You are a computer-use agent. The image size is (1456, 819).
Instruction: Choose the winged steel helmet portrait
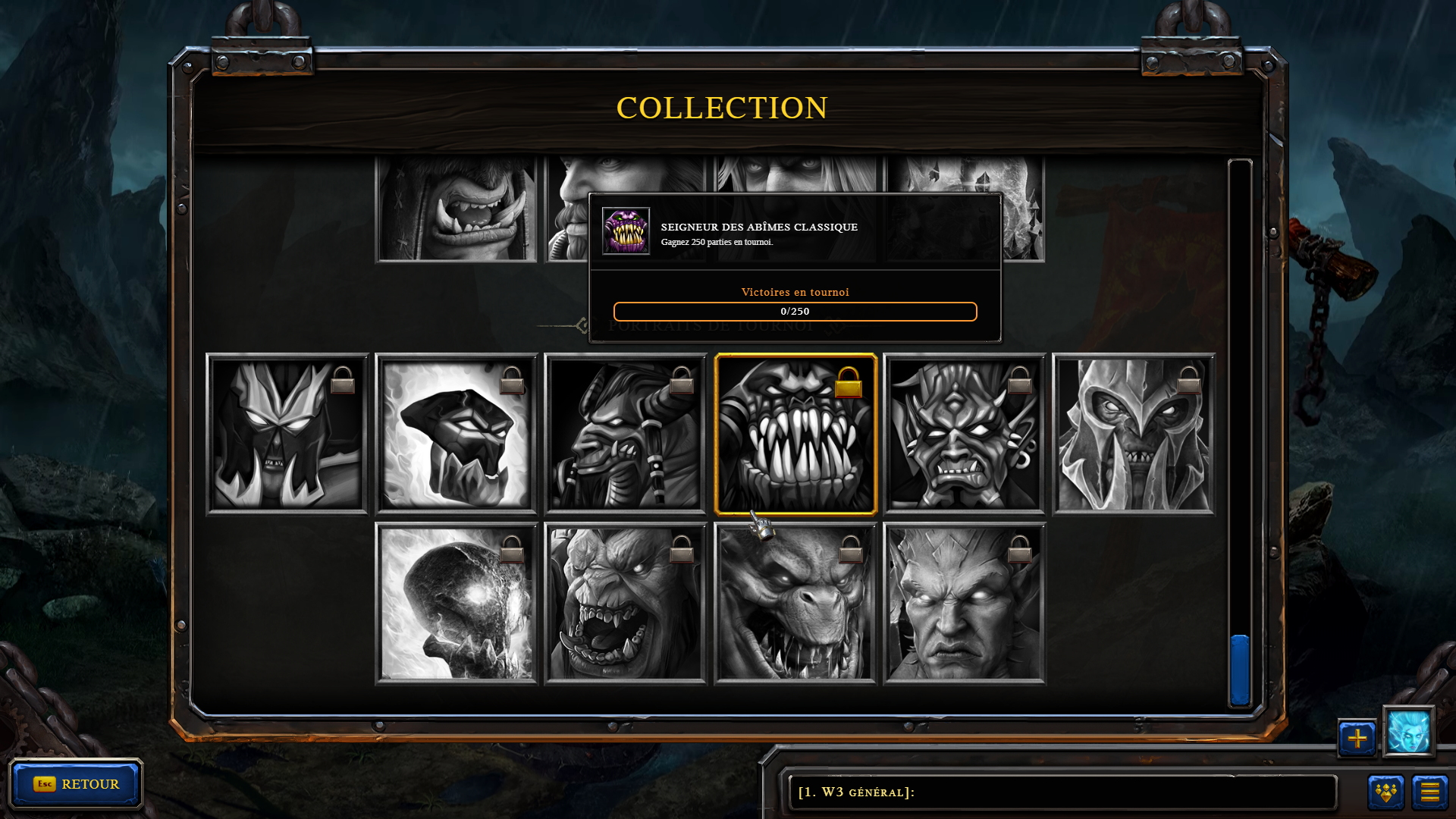click(x=1134, y=435)
